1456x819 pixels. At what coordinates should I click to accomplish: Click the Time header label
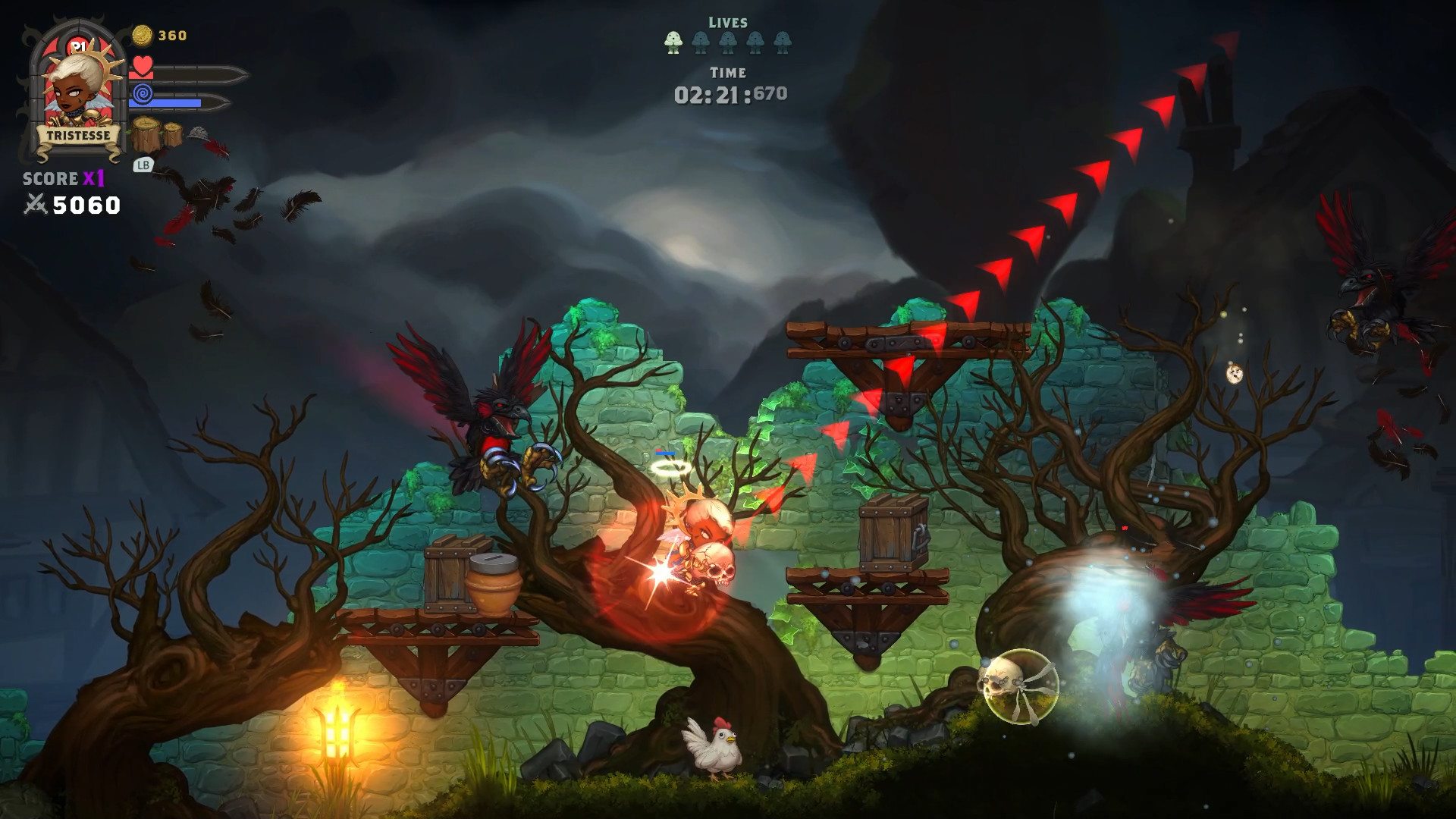coord(730,74)
